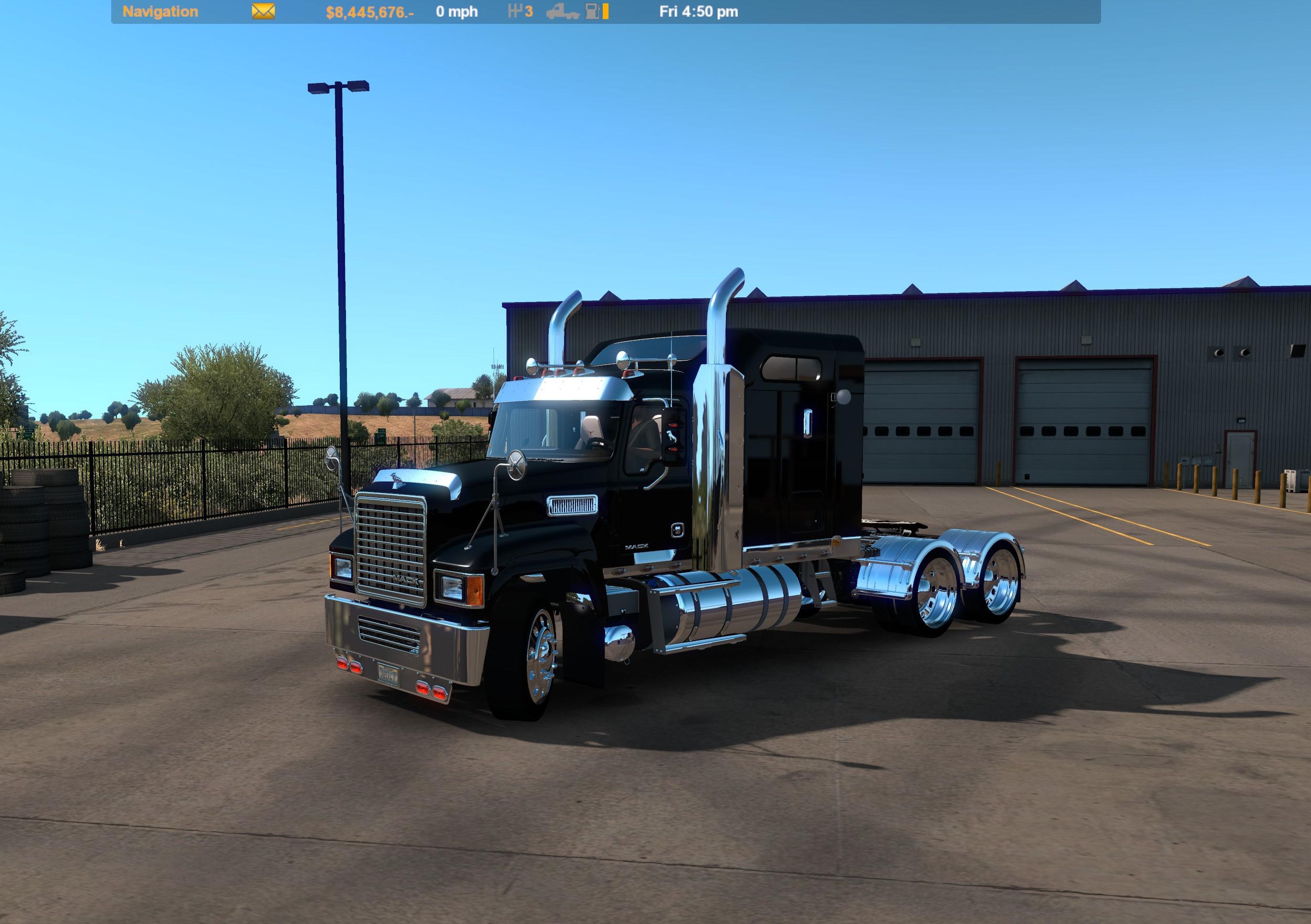Screen dimensions: 1311x924
Task: Click the Fri 4:50 pm time display
Action: pyautogui.click(x=700, y=11)
